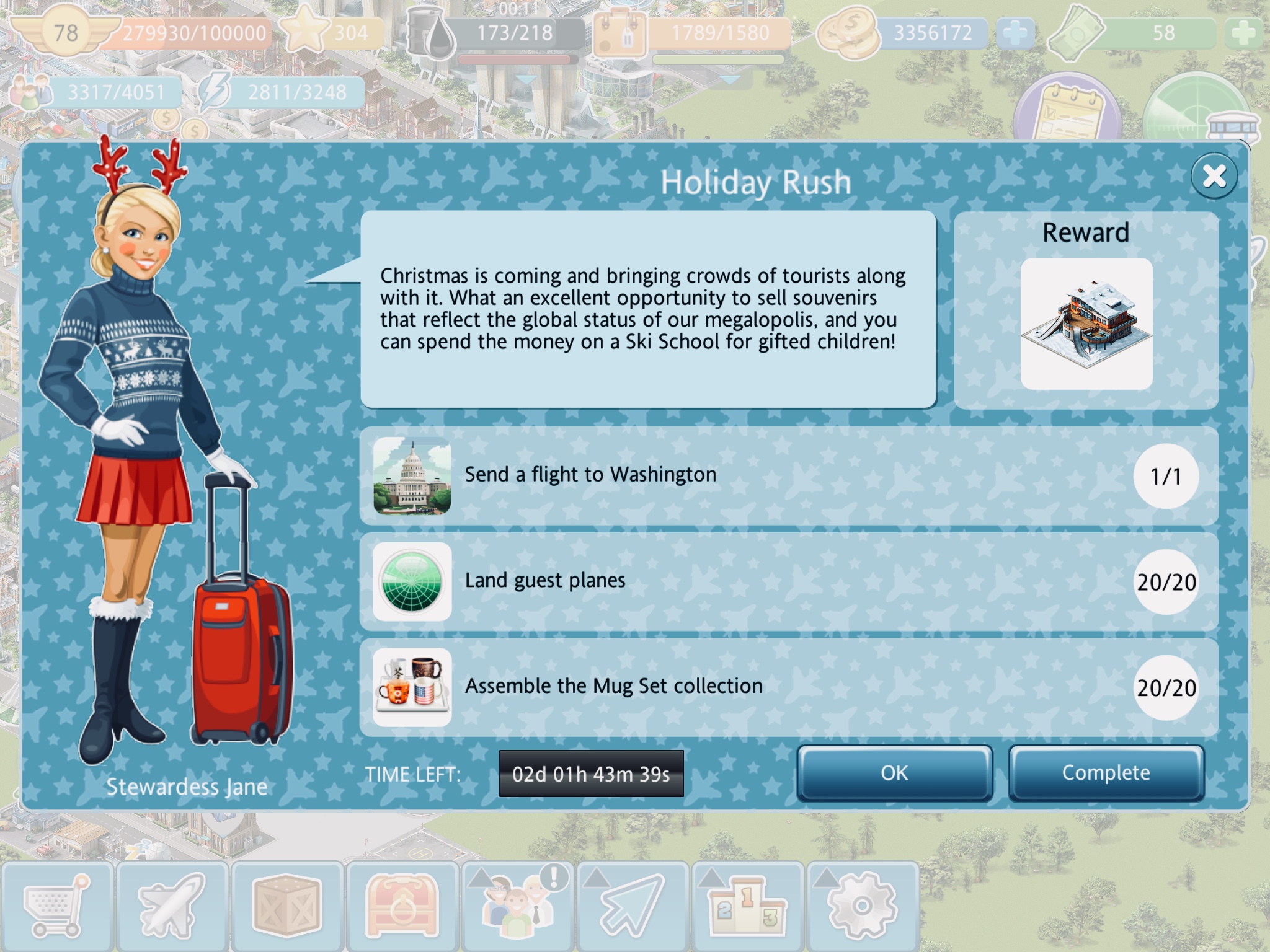The width and height of the screenshot is (1270, 952).
Task: Open the shopping cart store
Action: pyautogui.click(x=57, y=906)
